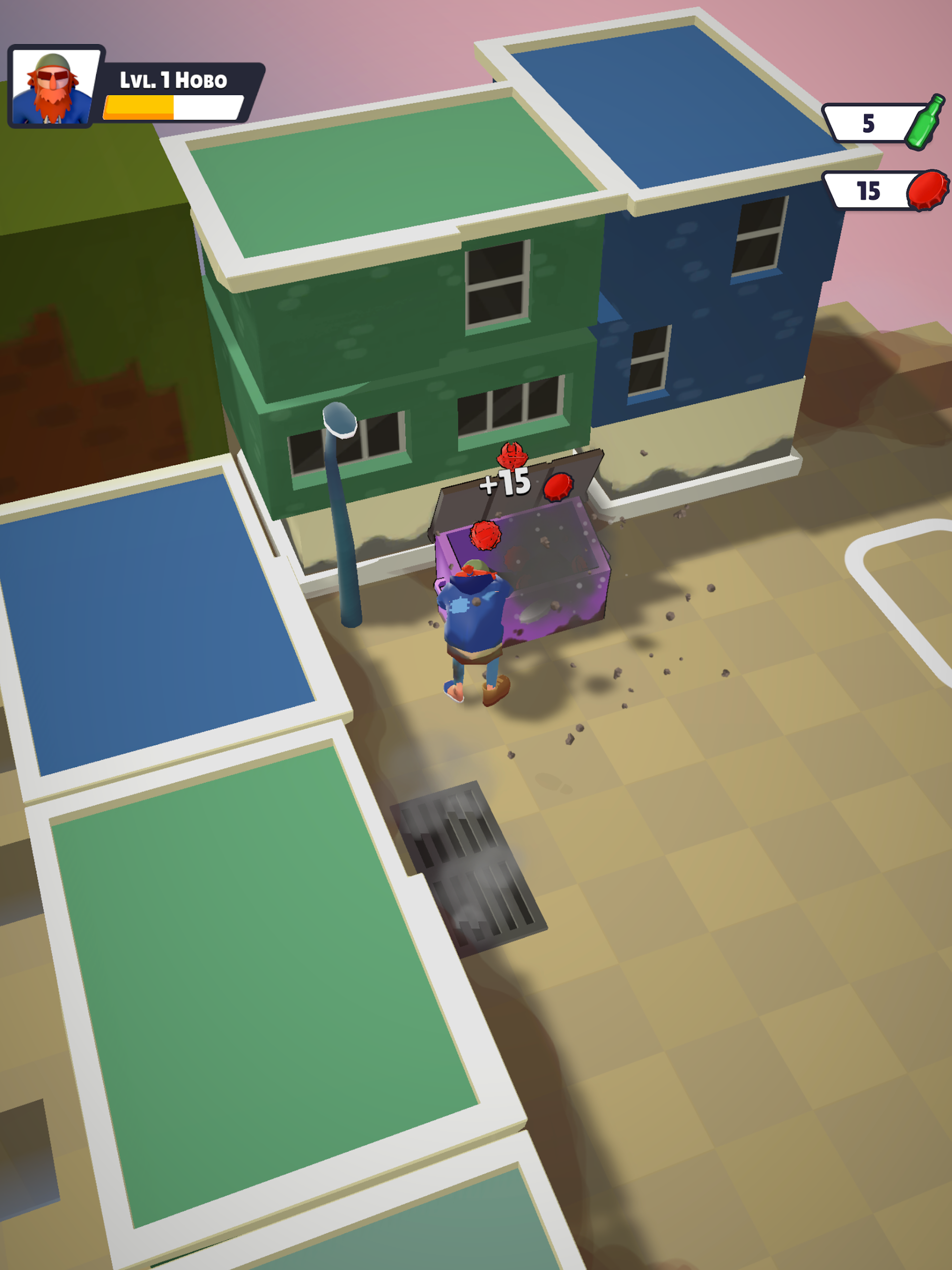Tap the red bottle cap currency icon
This screenshot has height=1270, width=952.
(x=927, y=190)
